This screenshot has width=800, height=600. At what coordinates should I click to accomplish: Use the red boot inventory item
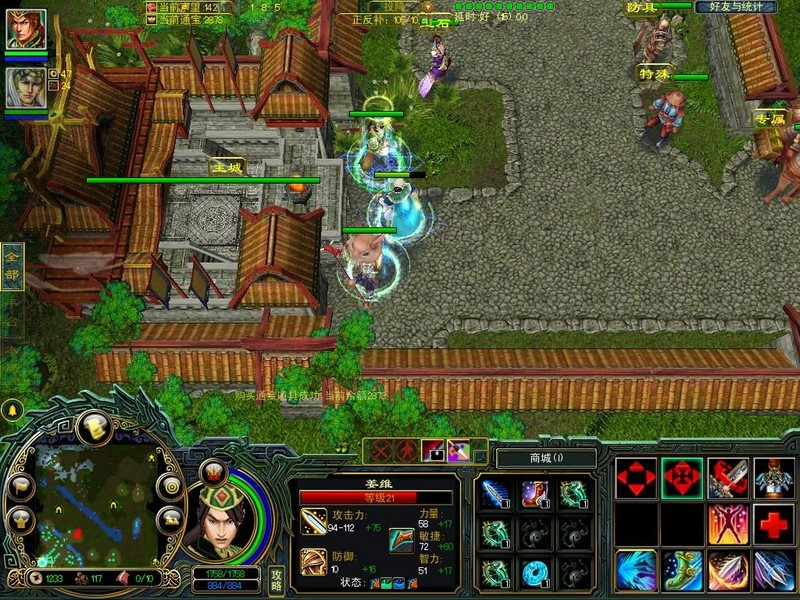click(x=535, y=492)
